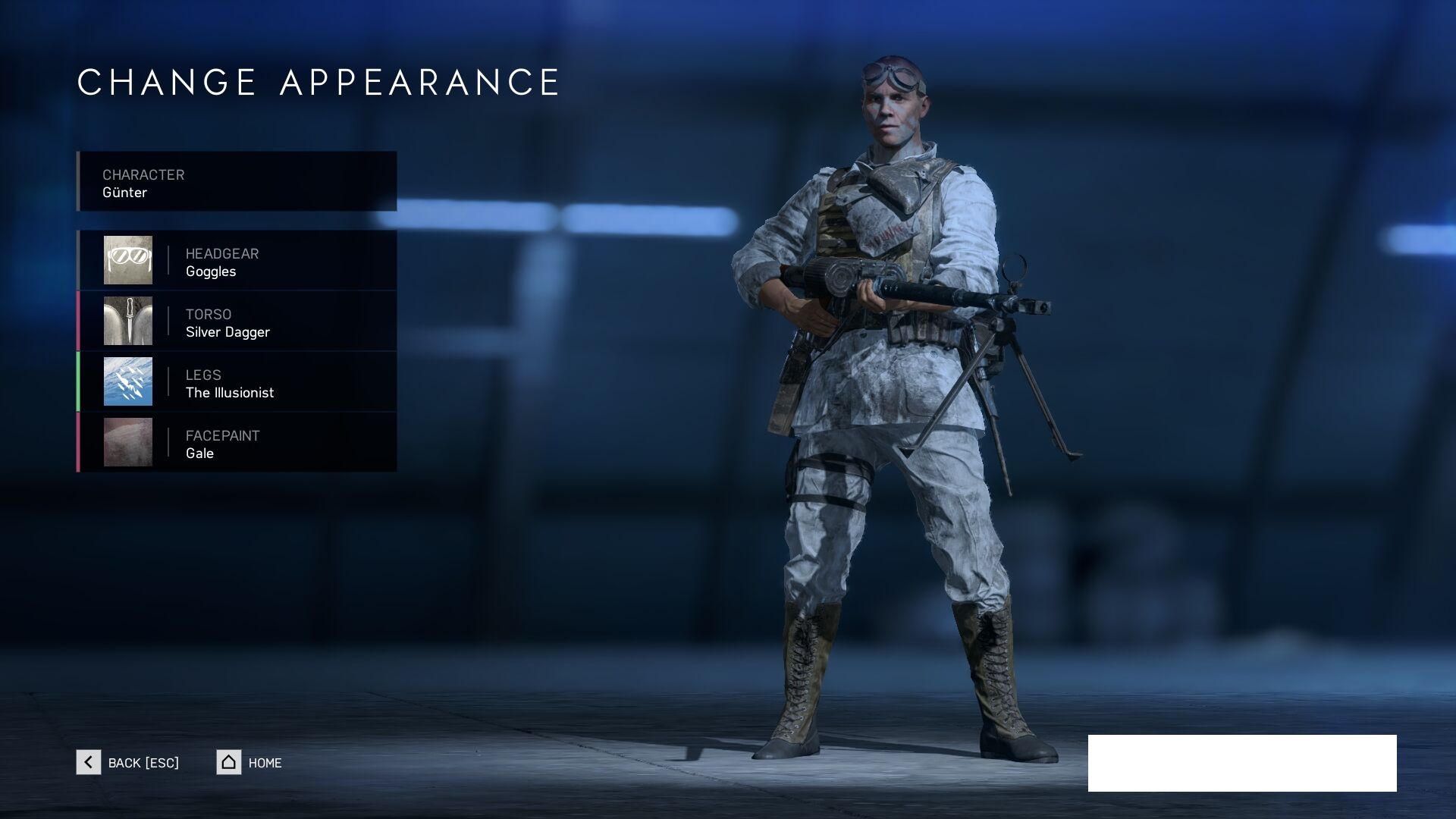
Task: Open the Torso Silver Dagger slot
Action: 237,322
